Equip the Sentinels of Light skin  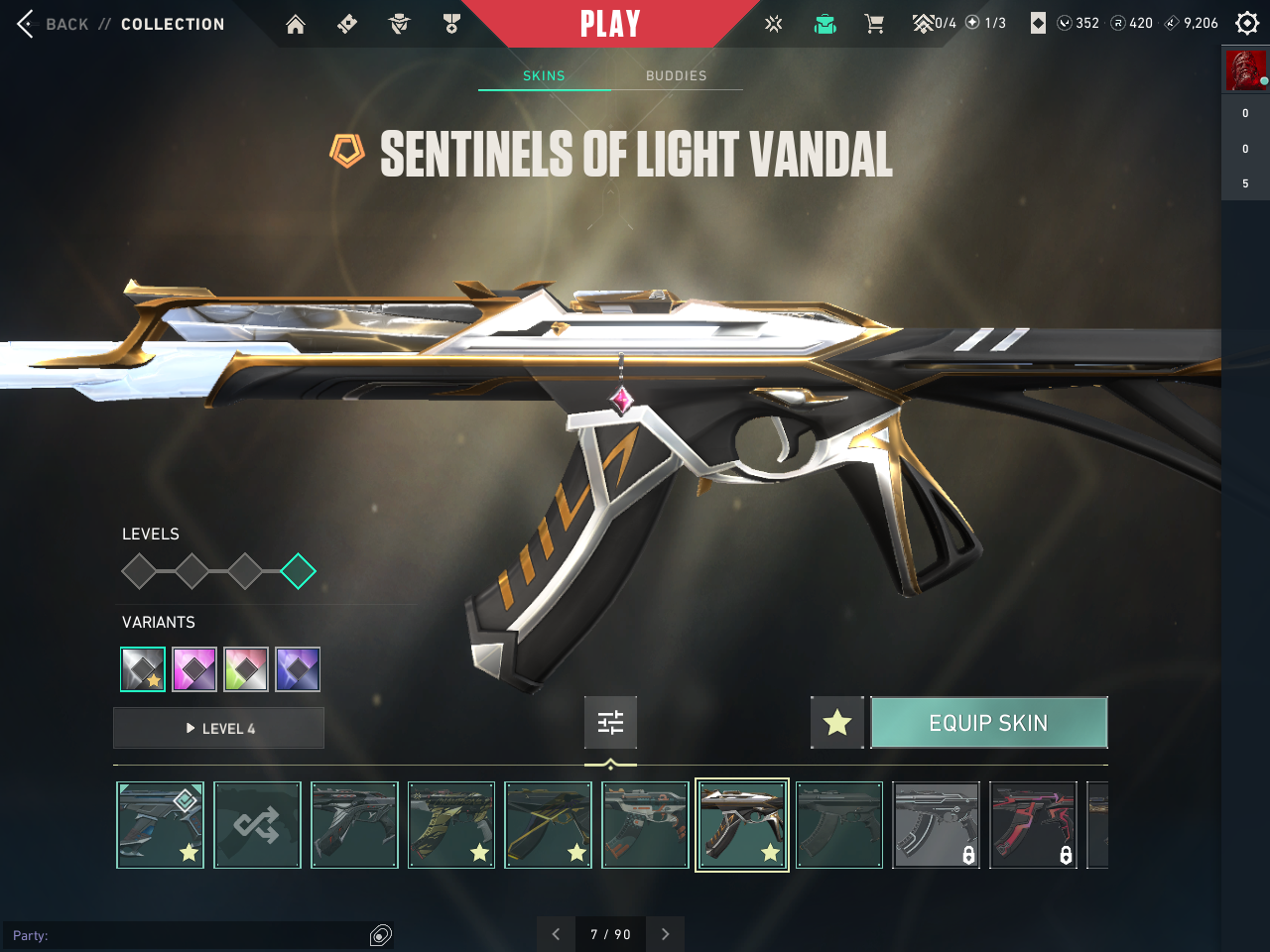(988, 723)
